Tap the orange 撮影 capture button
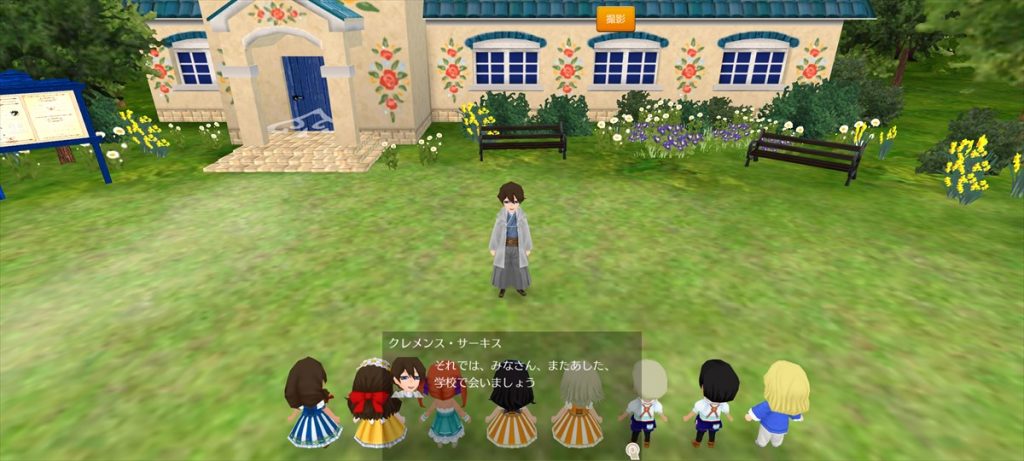Screen dimensions: 1024x461 pos(615,19)
